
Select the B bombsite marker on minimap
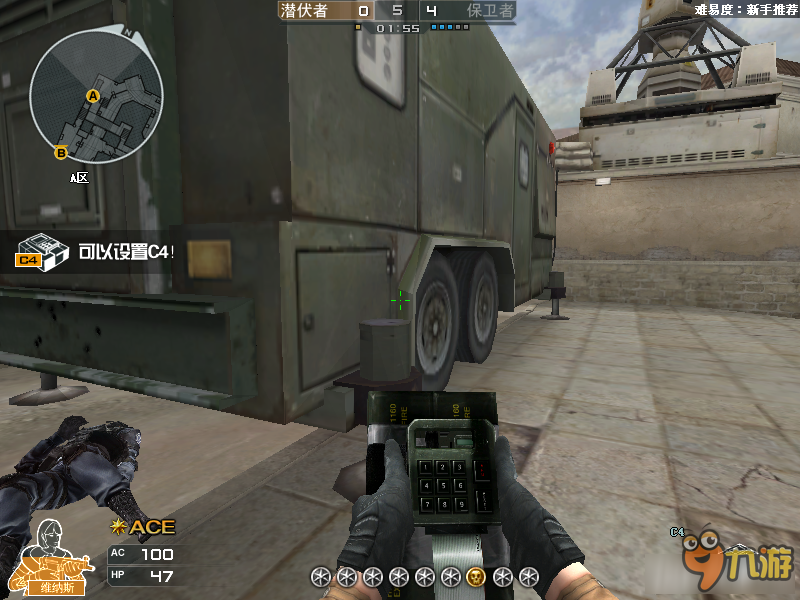pos(60,152)
